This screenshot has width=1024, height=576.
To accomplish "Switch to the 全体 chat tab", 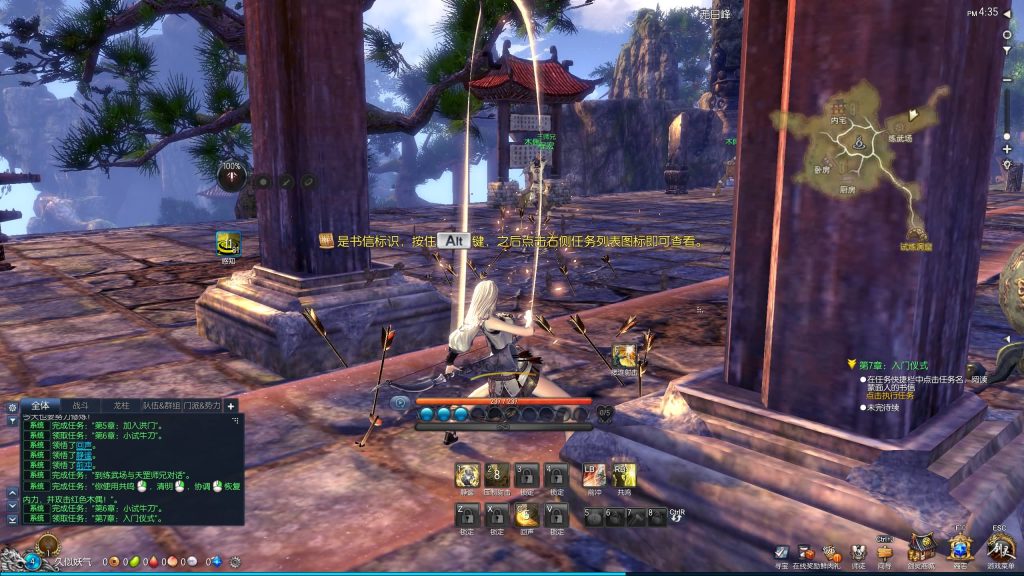I will click(41, 405).
